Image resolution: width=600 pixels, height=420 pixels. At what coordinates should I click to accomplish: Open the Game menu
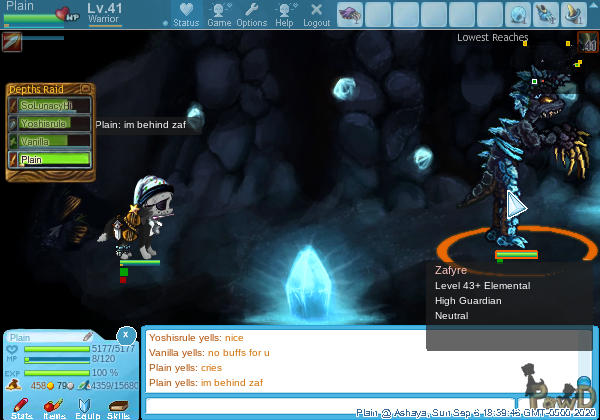219,14
